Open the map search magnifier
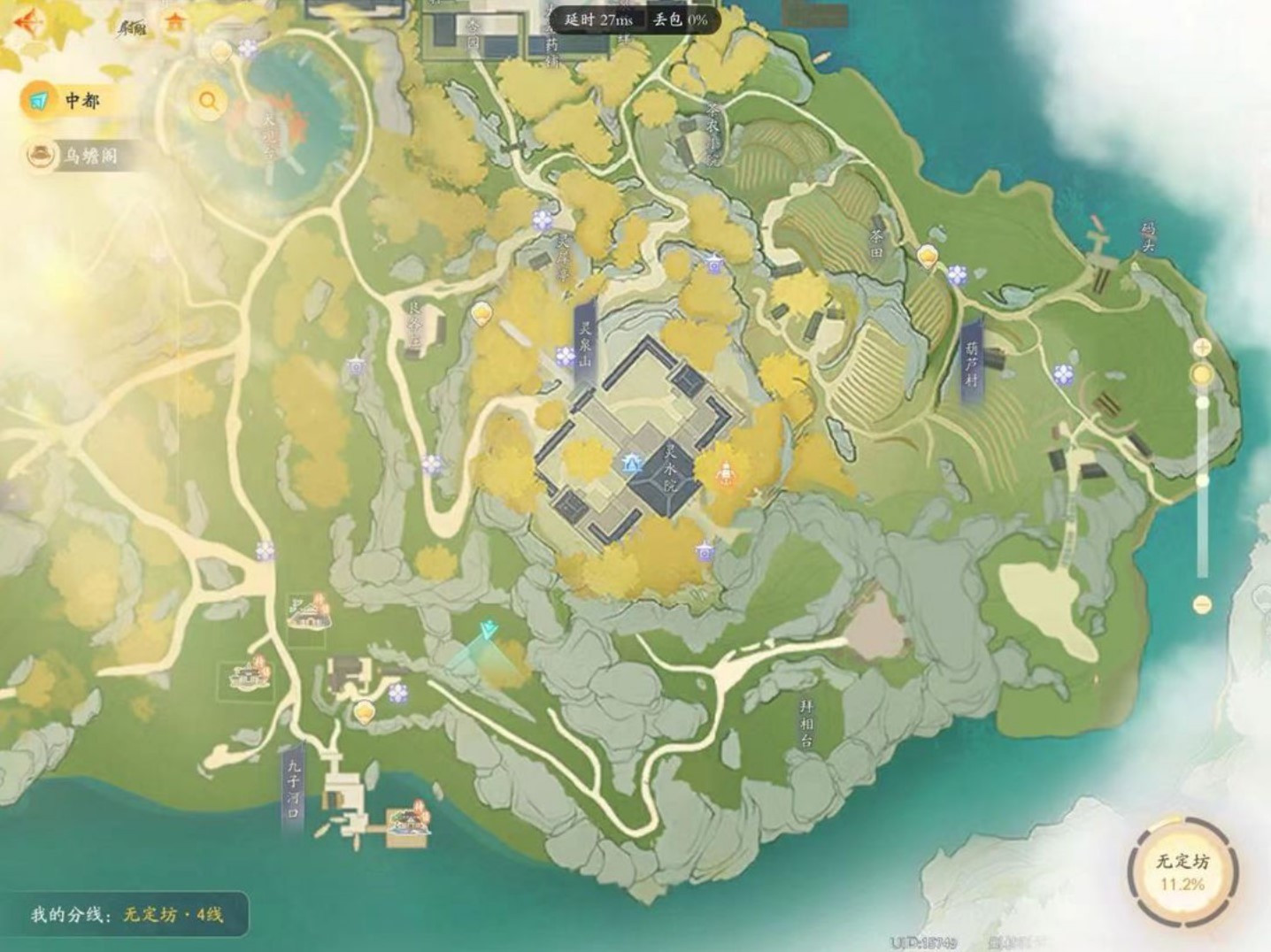This screenshot has height=952, width=1271. click(x=209, y=101)
